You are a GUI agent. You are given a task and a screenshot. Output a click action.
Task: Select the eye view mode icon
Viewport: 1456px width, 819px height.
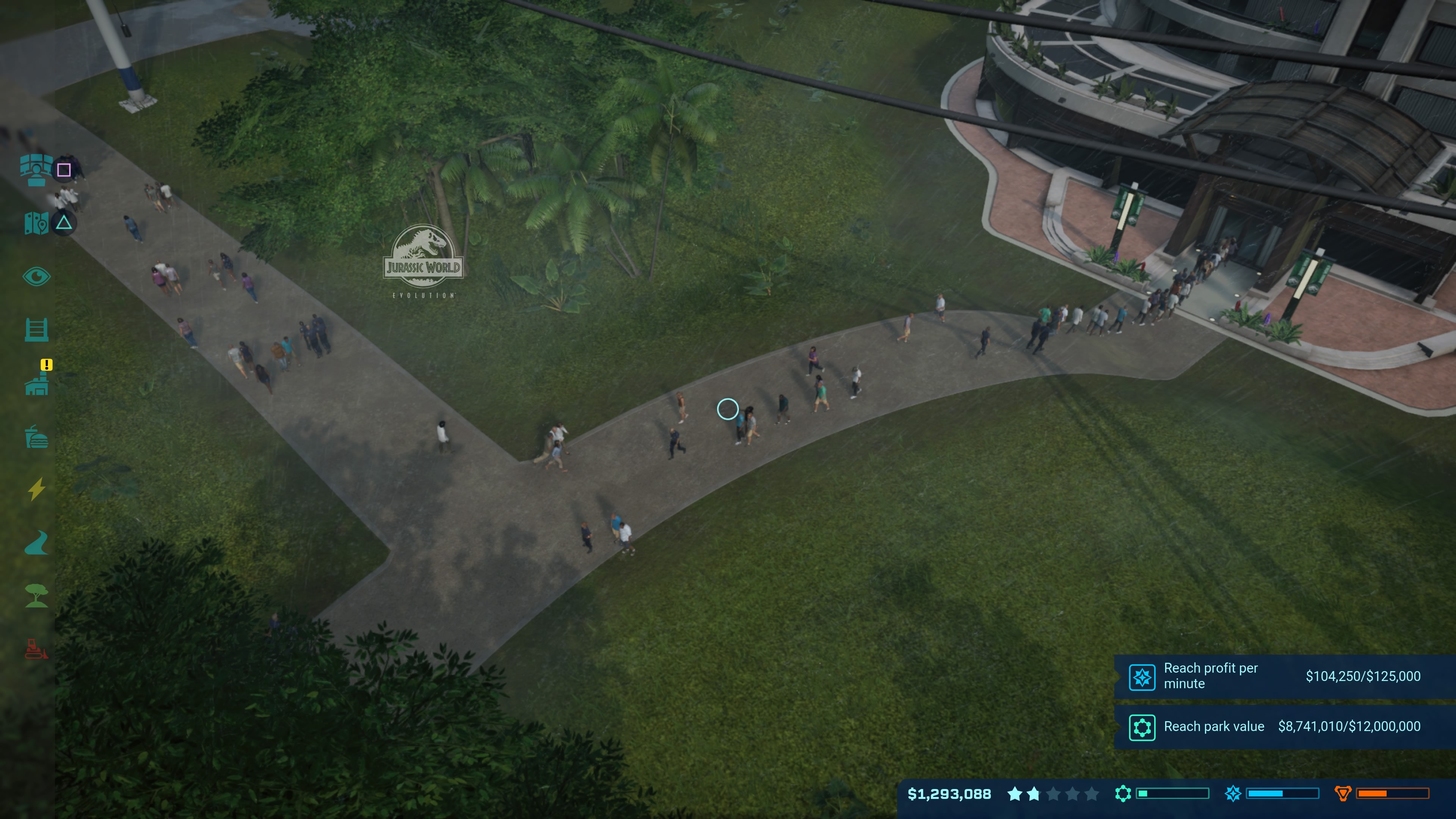(x=36, y=276)
